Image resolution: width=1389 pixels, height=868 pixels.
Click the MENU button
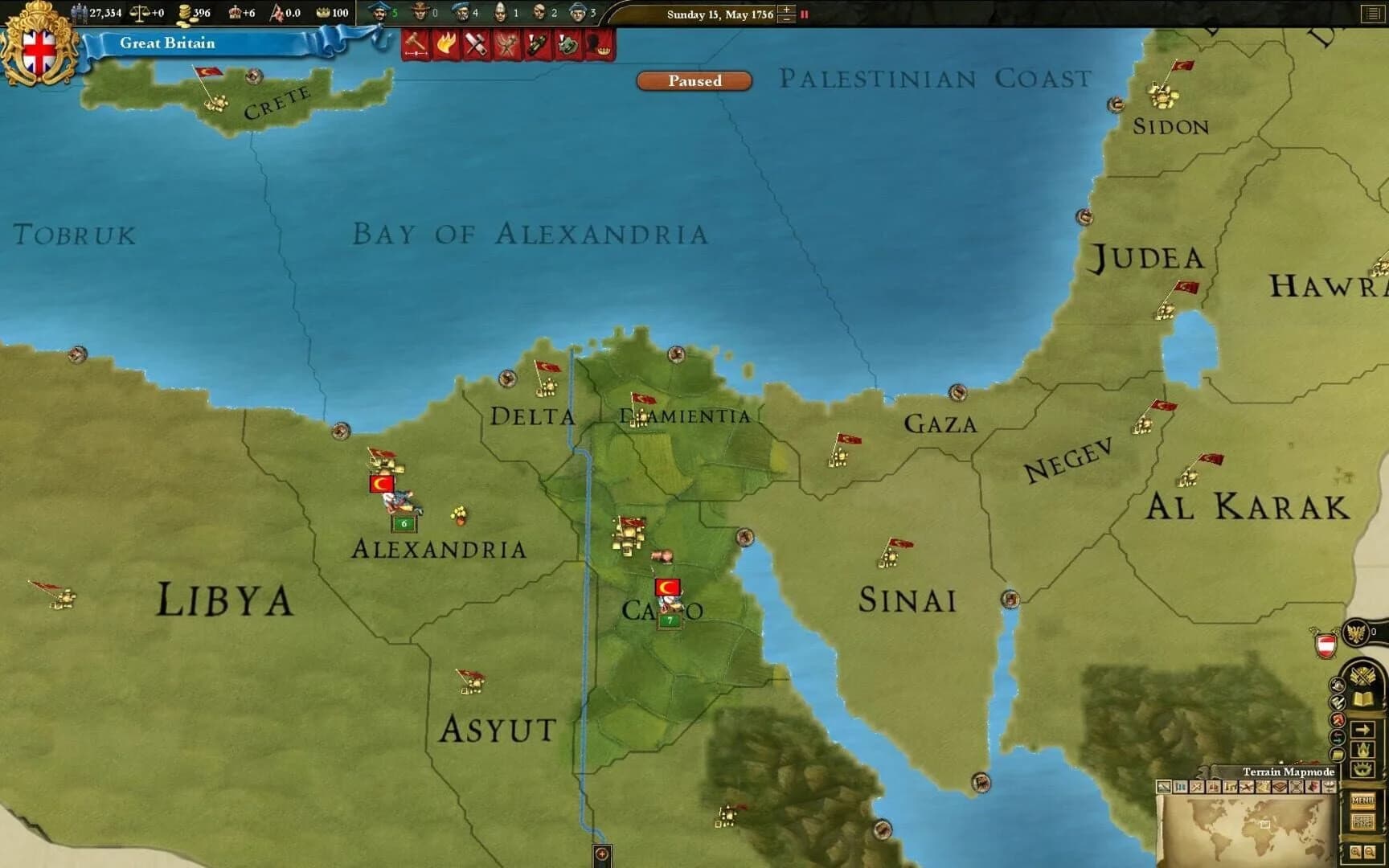[1363, 799]
